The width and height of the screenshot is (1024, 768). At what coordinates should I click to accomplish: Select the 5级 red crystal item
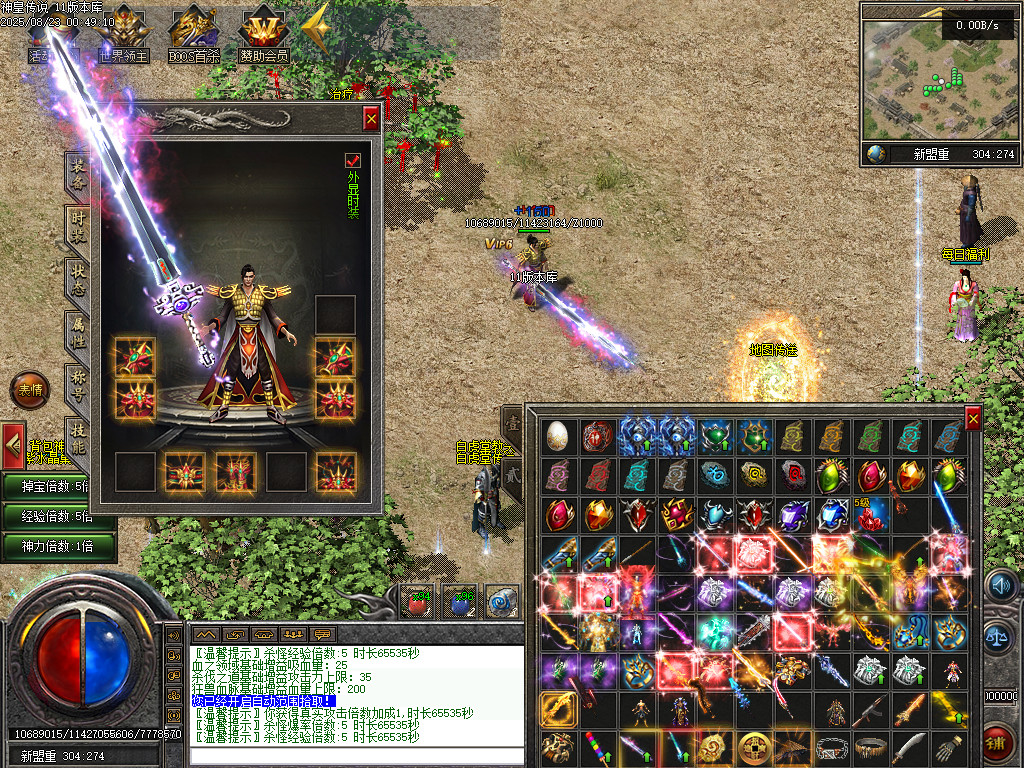[x=870, y=516]
